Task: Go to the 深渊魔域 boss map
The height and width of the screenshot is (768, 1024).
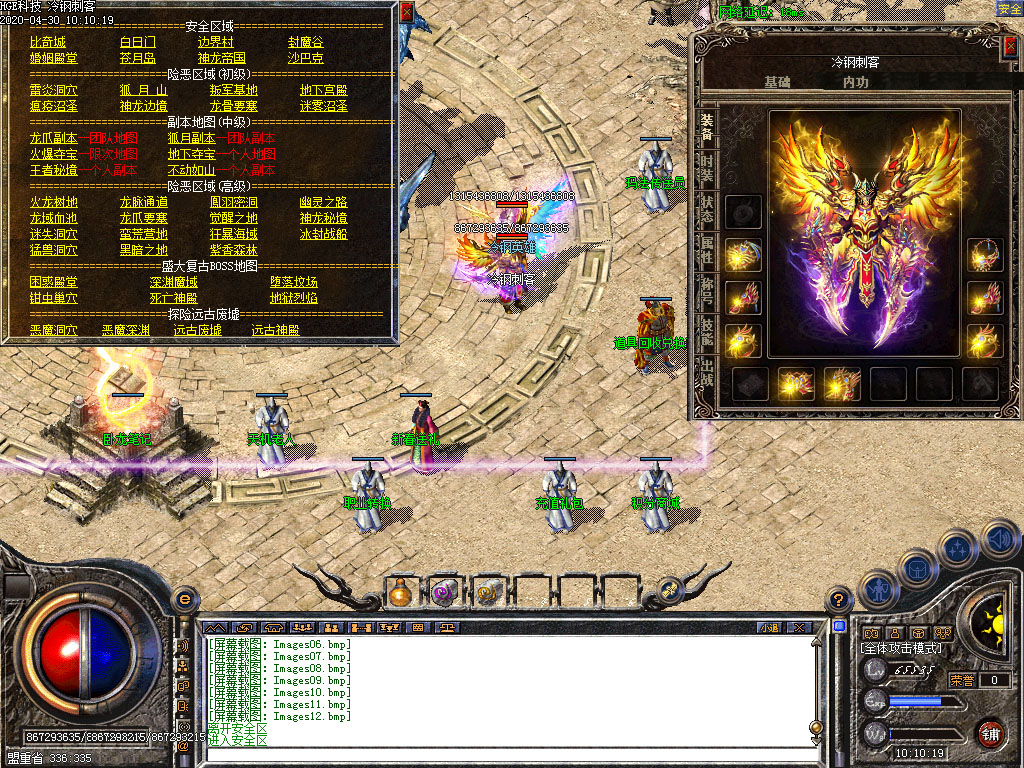Action: pyautogui.click(x=175, y=282)
